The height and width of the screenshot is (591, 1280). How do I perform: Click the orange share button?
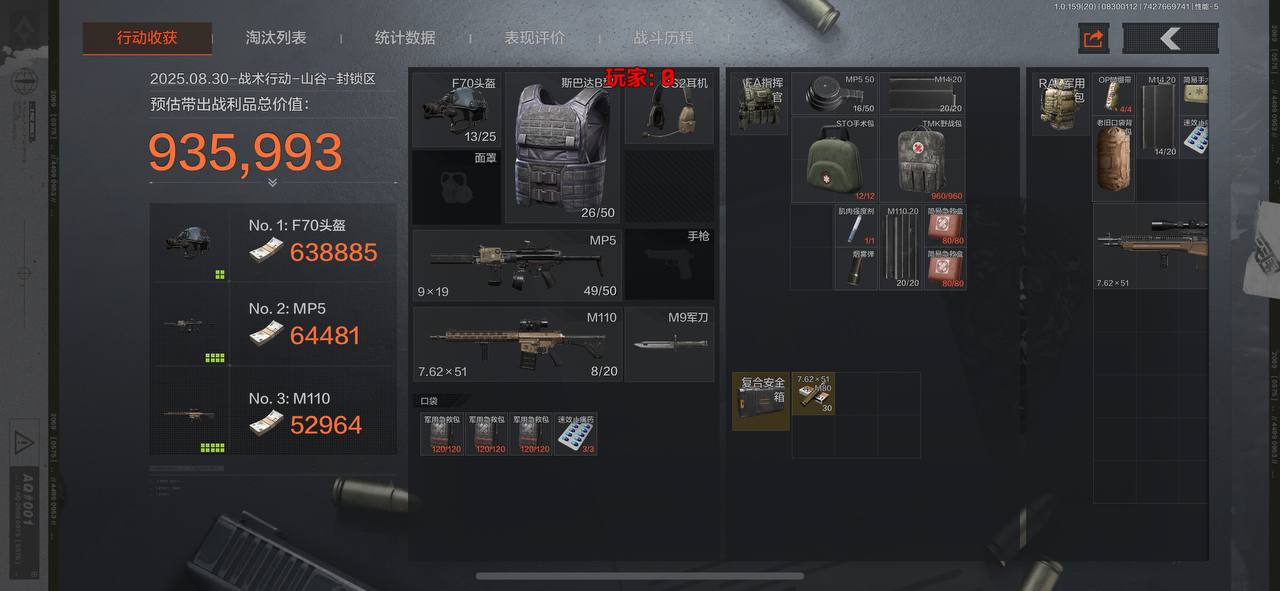[x=1093, y=39]
